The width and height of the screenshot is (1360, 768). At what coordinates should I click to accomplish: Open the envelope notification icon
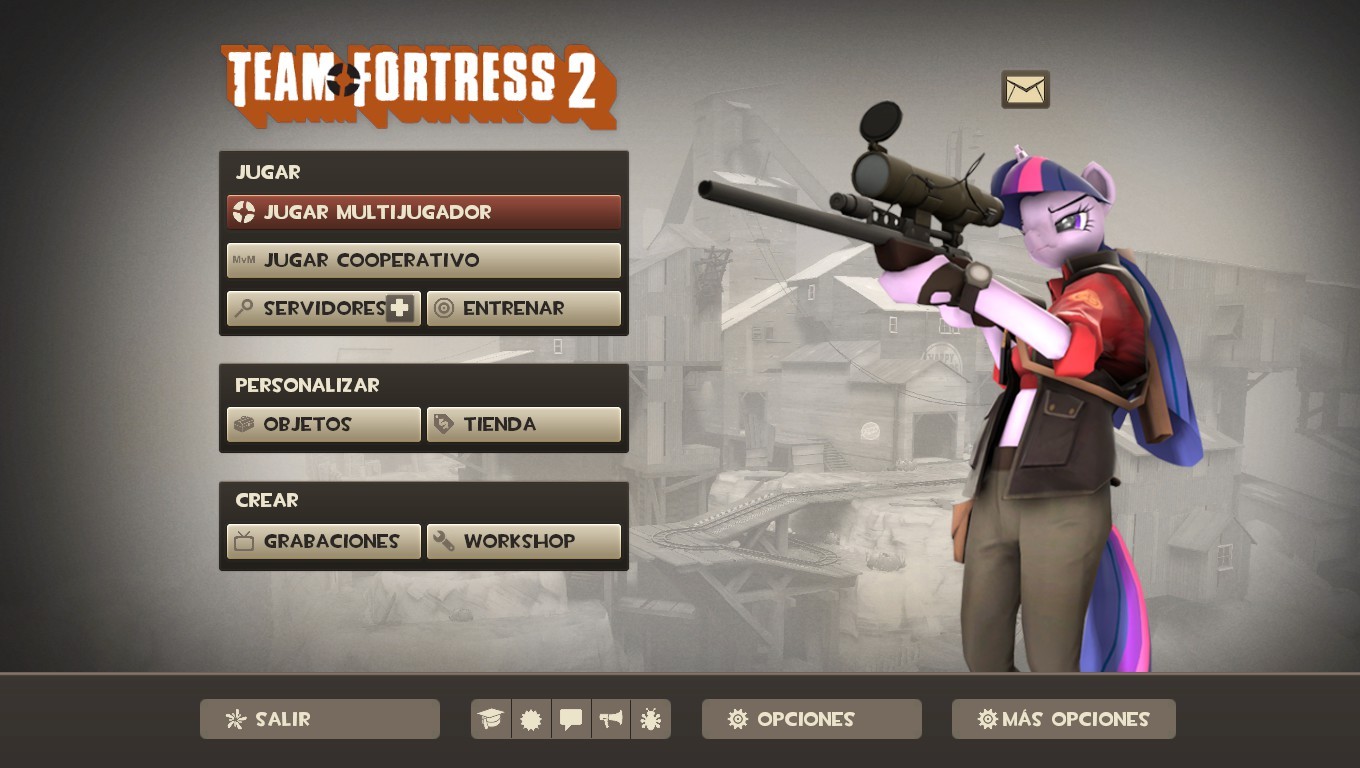click(x=1024, y=89)
